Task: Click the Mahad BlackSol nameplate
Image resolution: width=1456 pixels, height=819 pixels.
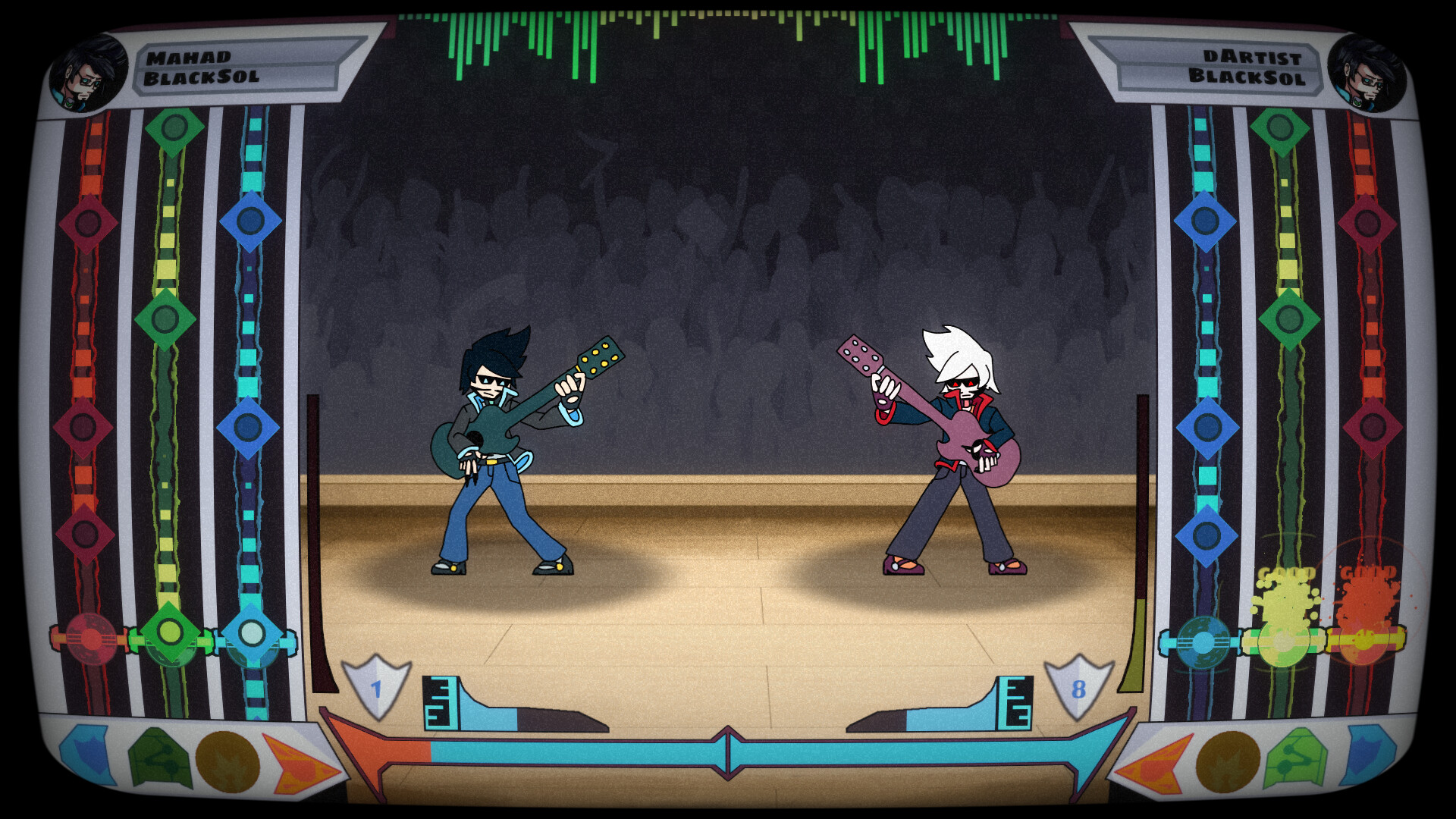Action: [x=235, y=64]
